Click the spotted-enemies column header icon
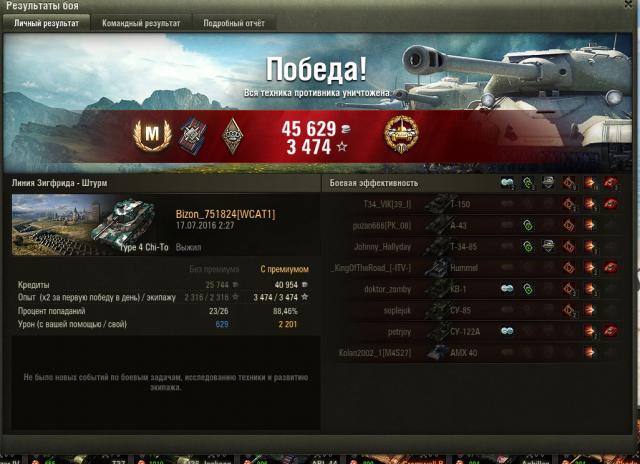Image resolution: width=640 pixels, height=464 pixels. [507, 183]
